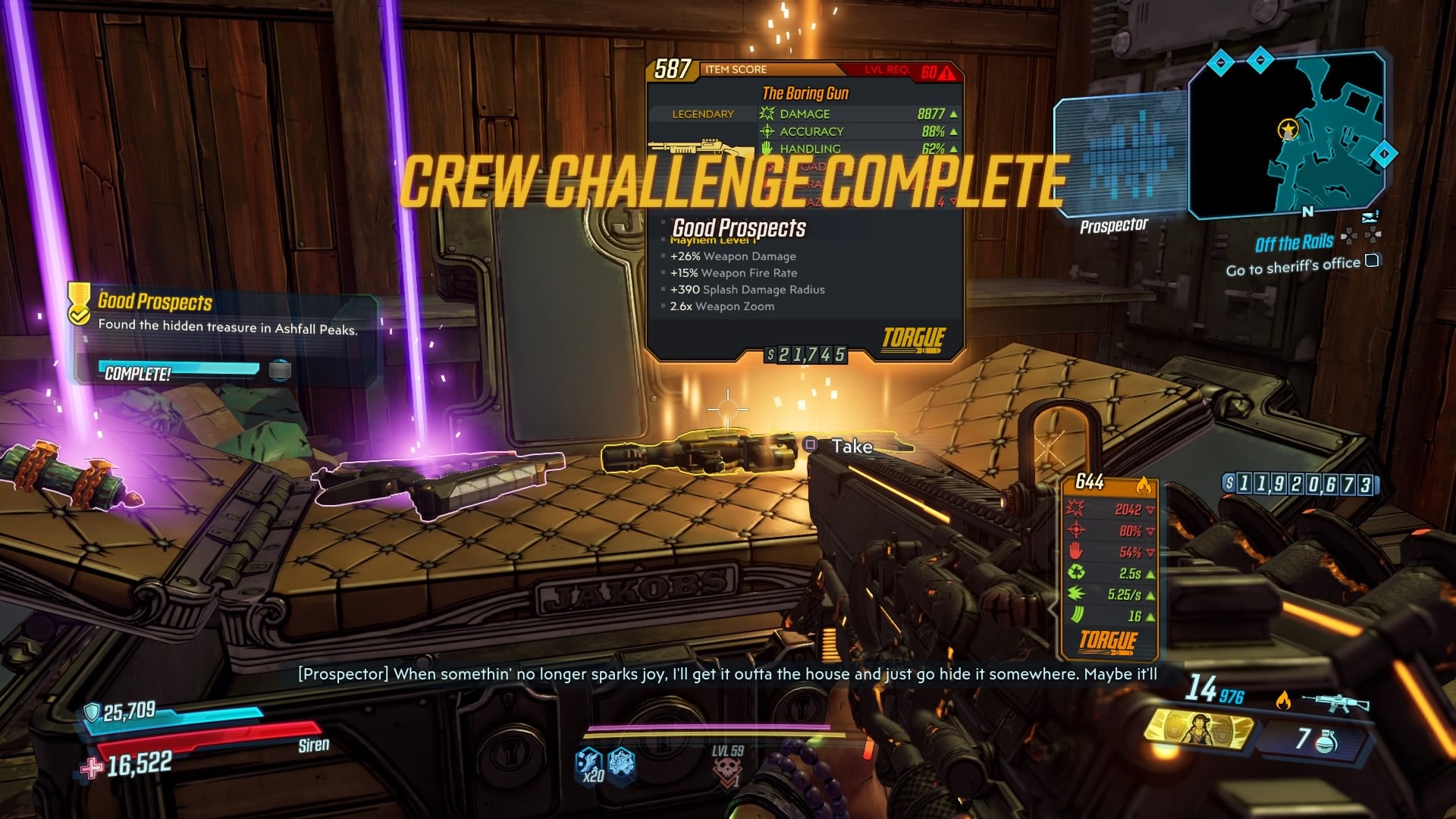This screenshot has height=819, width=1456.
Task: Click the TORGUE manufacturer logo on the item card
Action: [x=913, y=337]
